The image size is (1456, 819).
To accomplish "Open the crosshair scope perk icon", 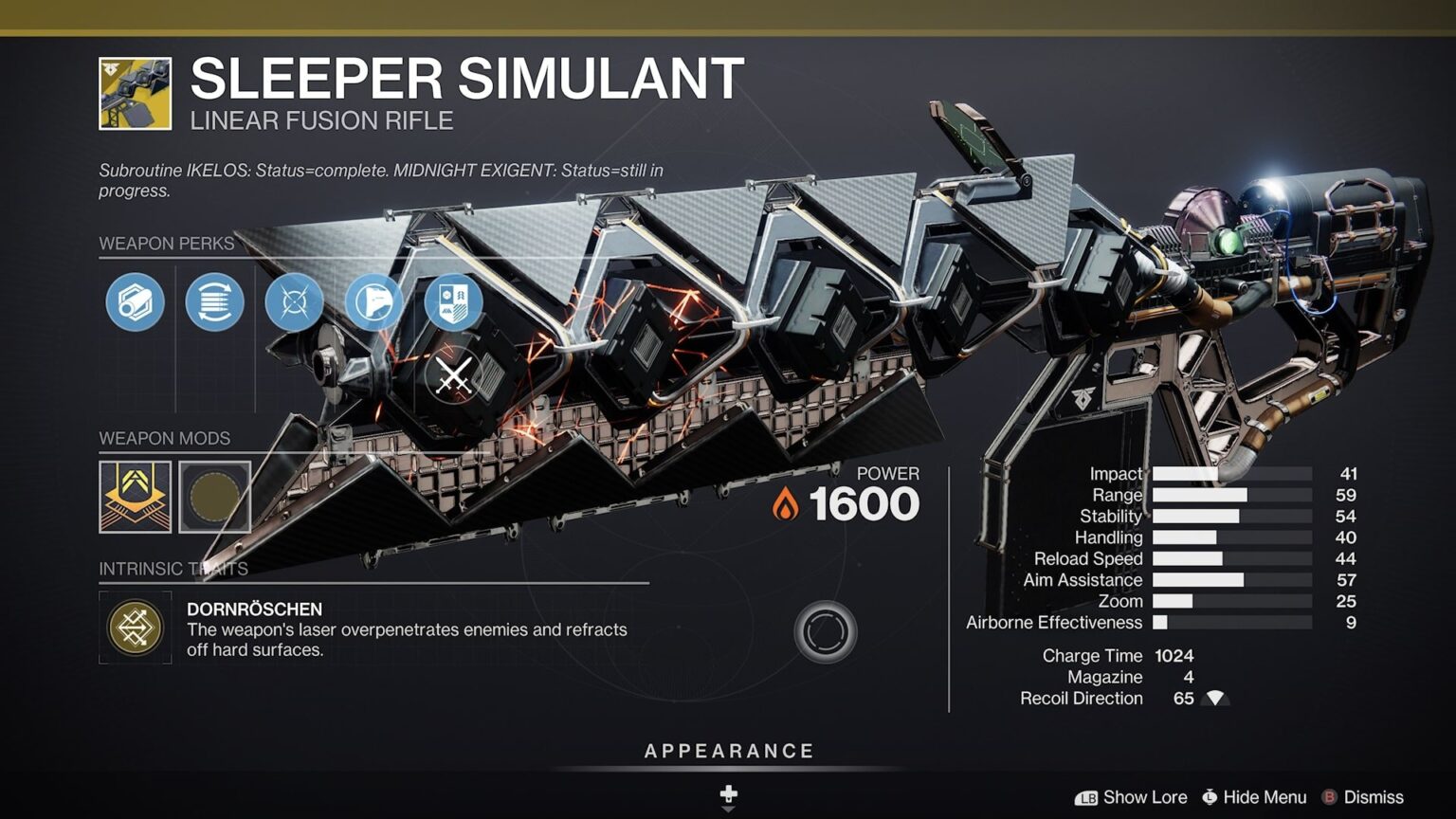I will tap(293, 302).
